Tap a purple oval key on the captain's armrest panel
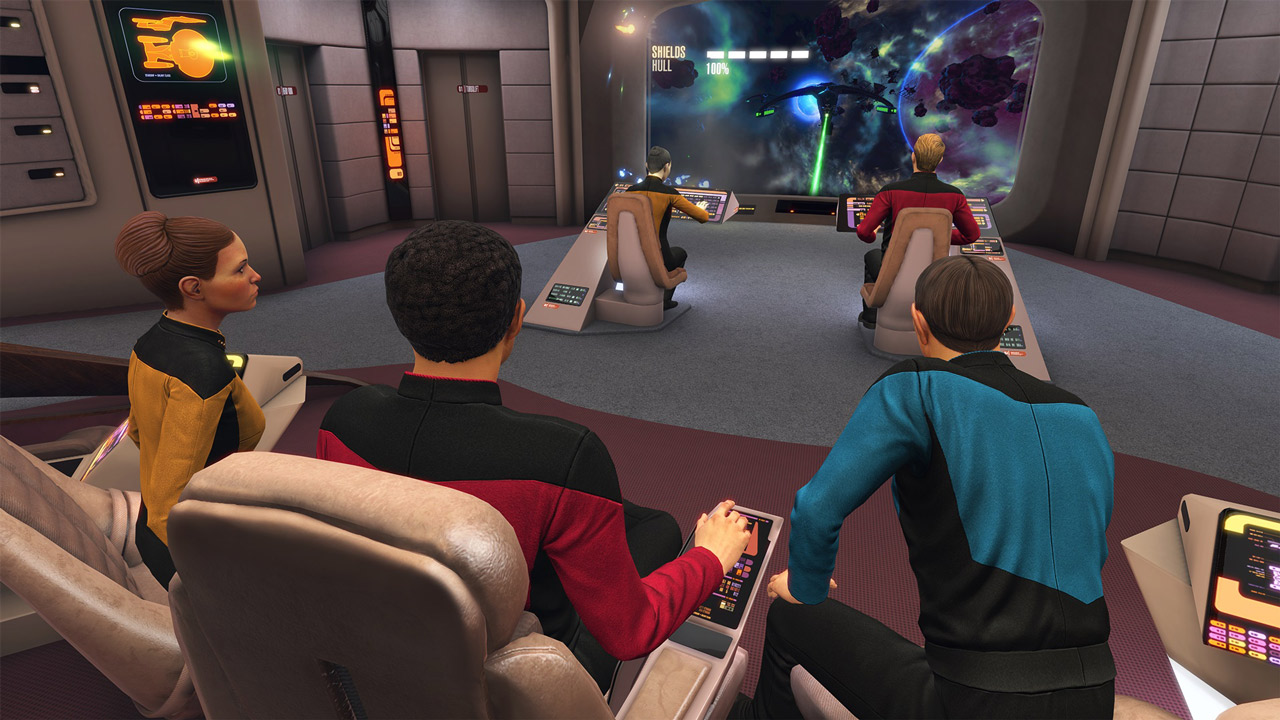 click(x=748, y=564)
